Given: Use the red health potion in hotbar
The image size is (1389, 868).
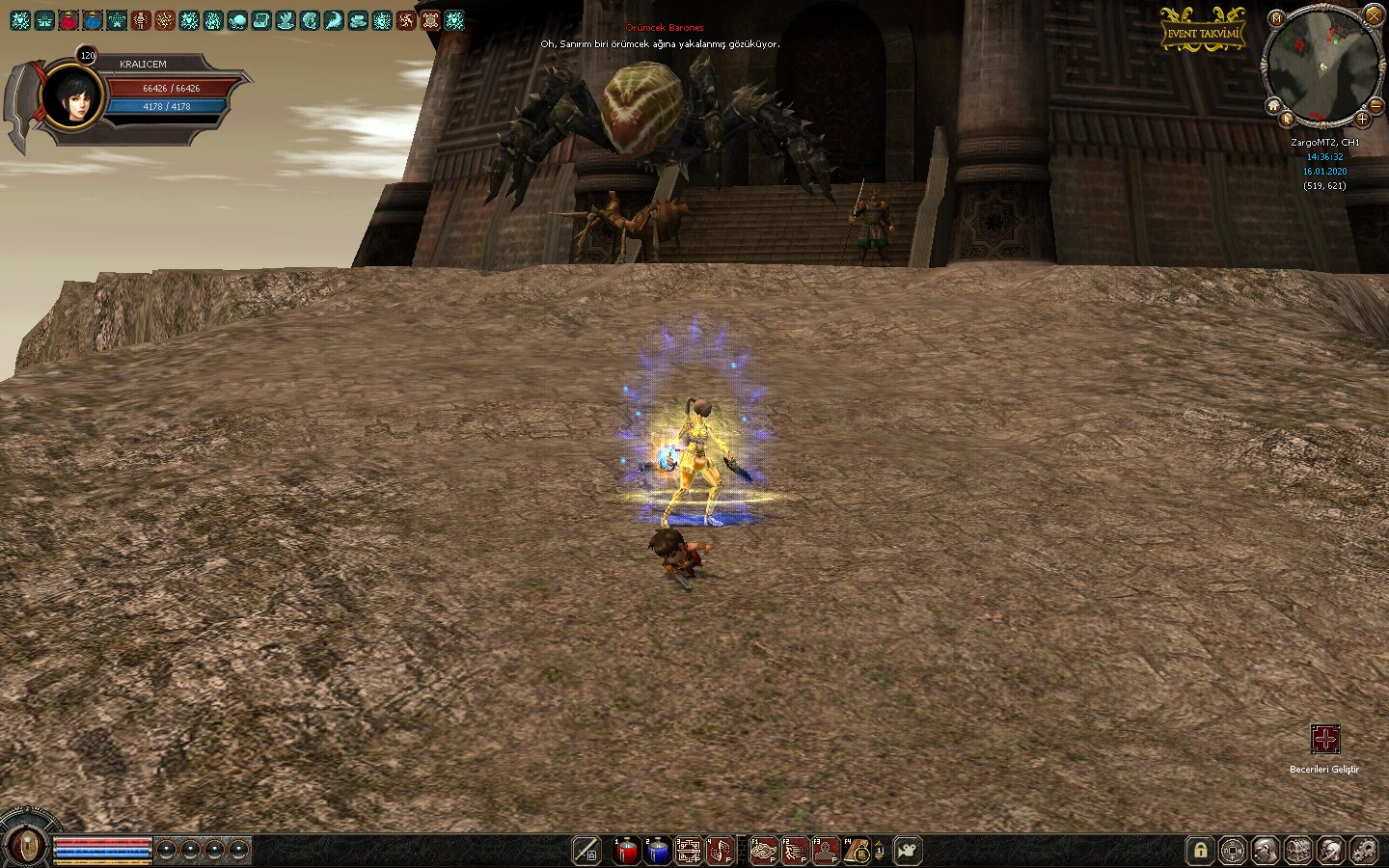Looking at the screenshot, I should pyautogui.click(x=626, y=851).
